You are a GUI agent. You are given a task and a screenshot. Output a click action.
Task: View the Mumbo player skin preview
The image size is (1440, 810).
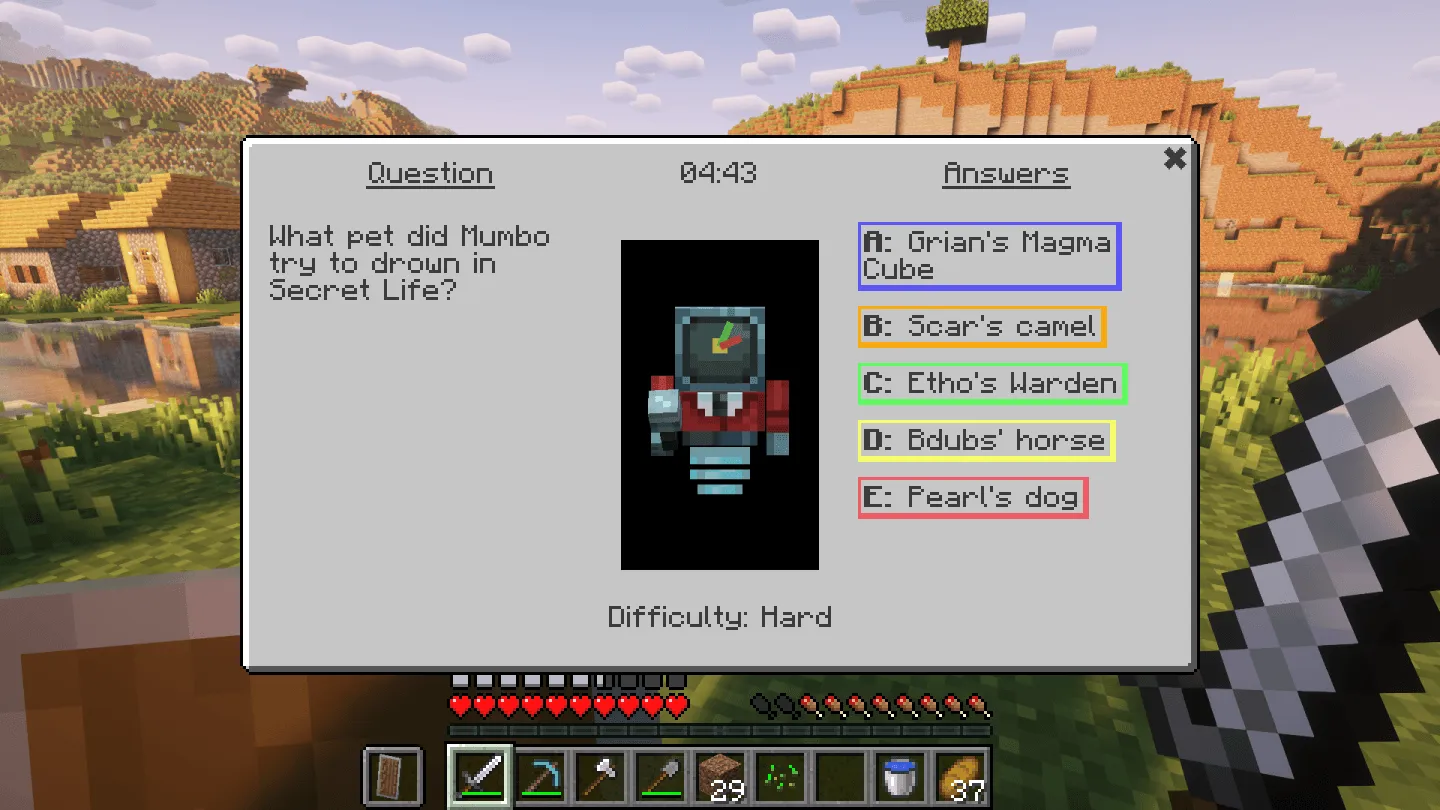click(719, 403)
